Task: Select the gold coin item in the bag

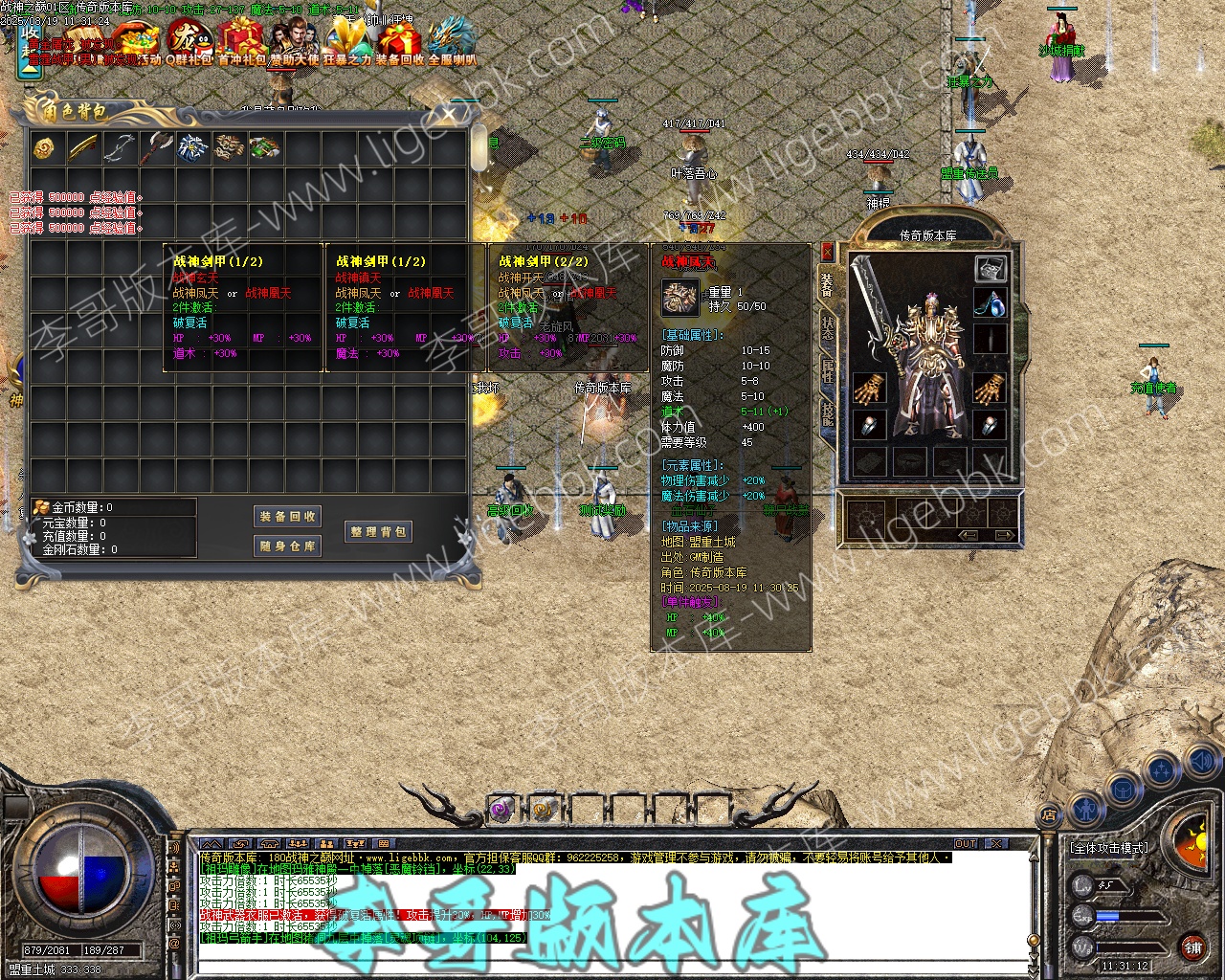Action: tap(45, 147)
